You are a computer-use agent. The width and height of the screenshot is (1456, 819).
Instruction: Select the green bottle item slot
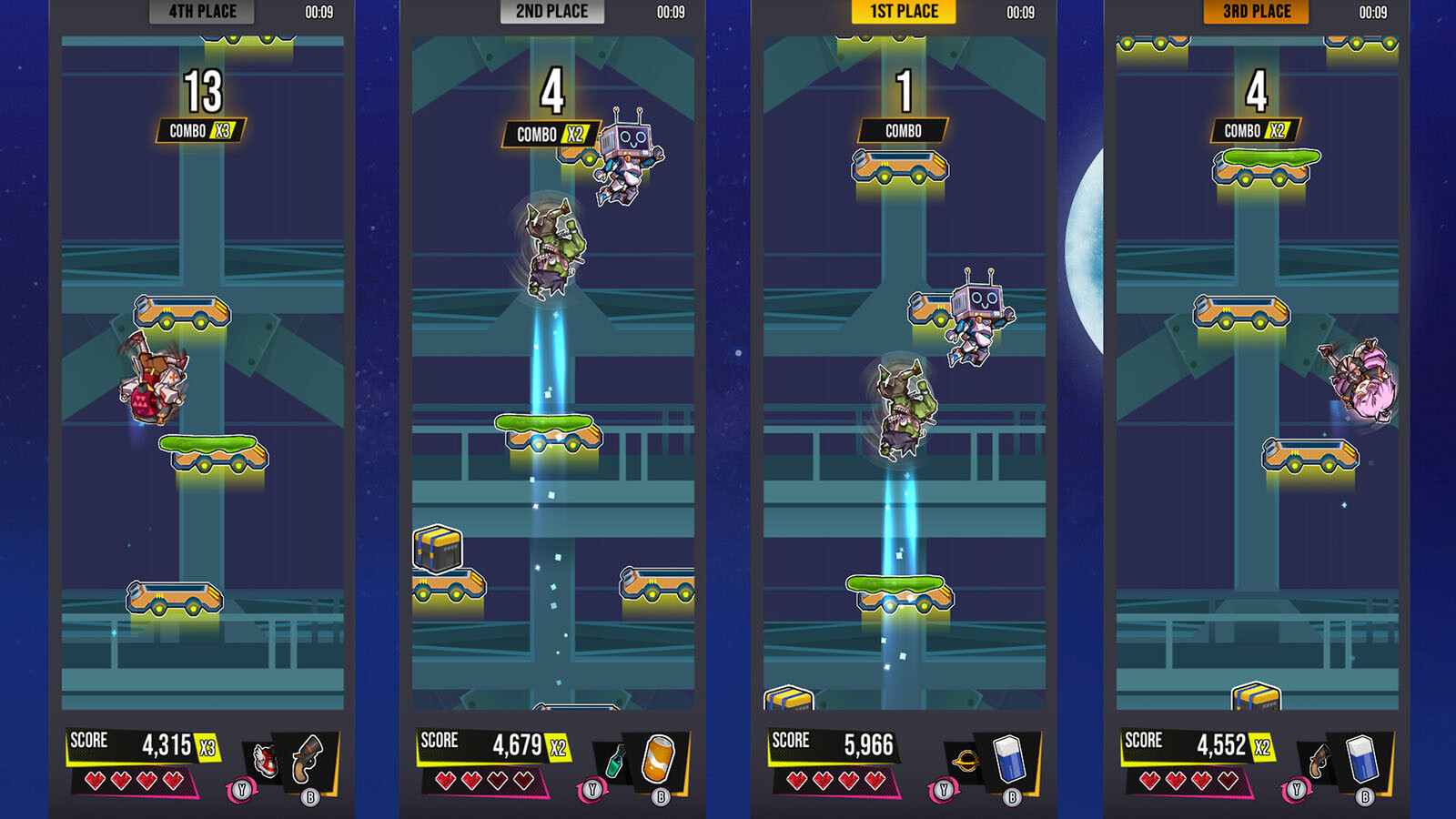click(615, 761)
